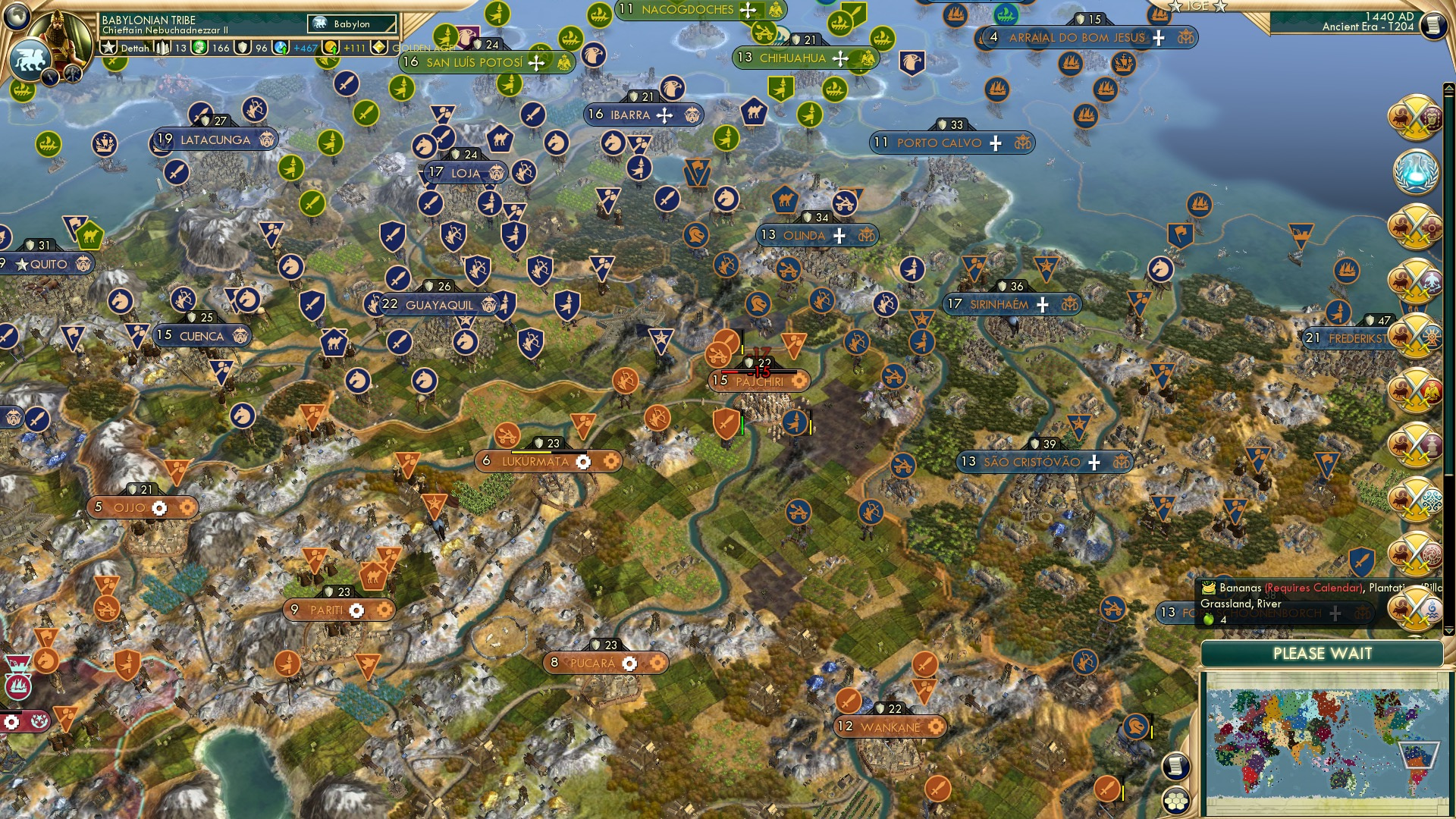Click the scroll-down arrow below the notification stack
This screenshot has height=819, width=1456.
click(x=1448, y=630)
